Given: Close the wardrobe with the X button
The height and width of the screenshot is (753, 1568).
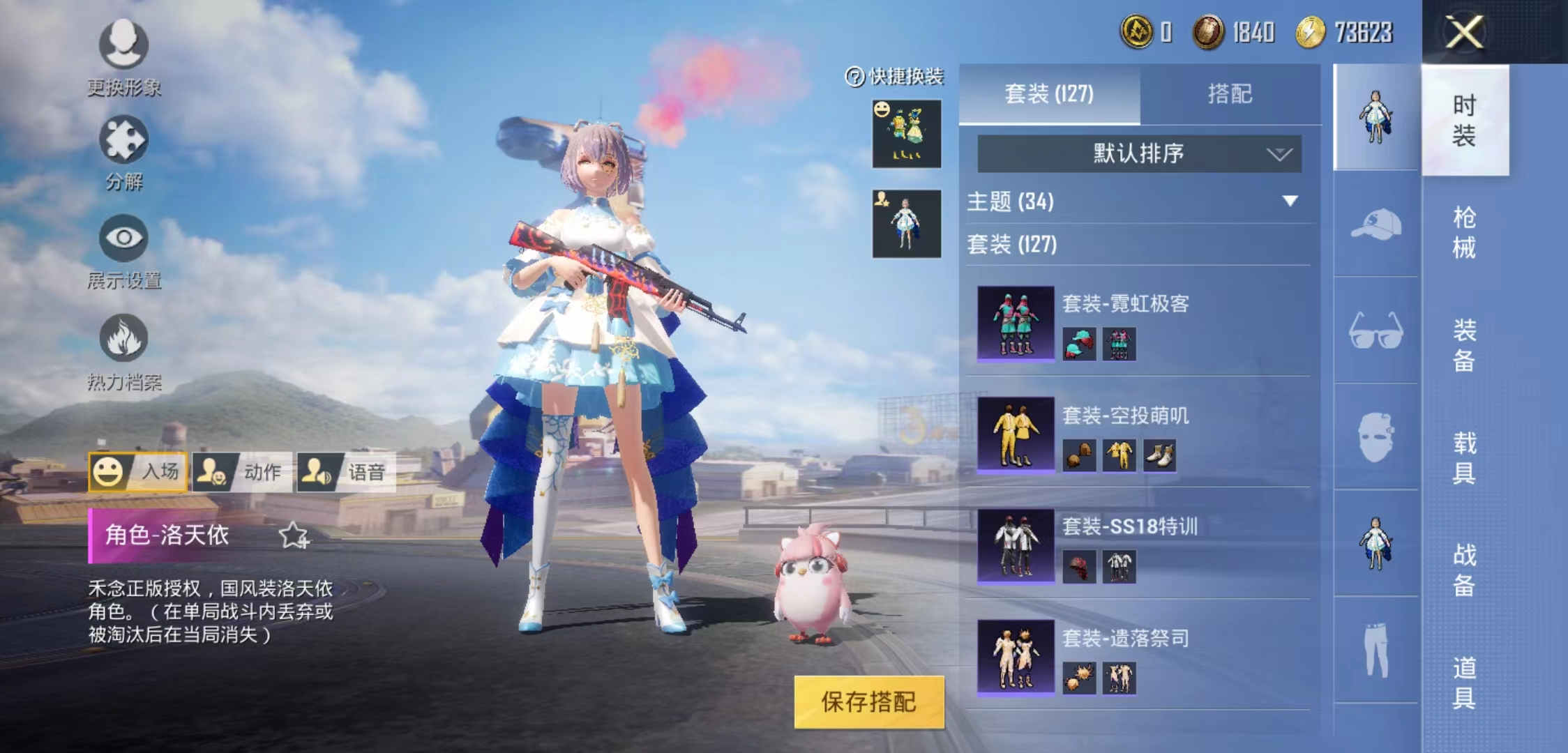Looking at the screenshot, I should (1464, 32).
